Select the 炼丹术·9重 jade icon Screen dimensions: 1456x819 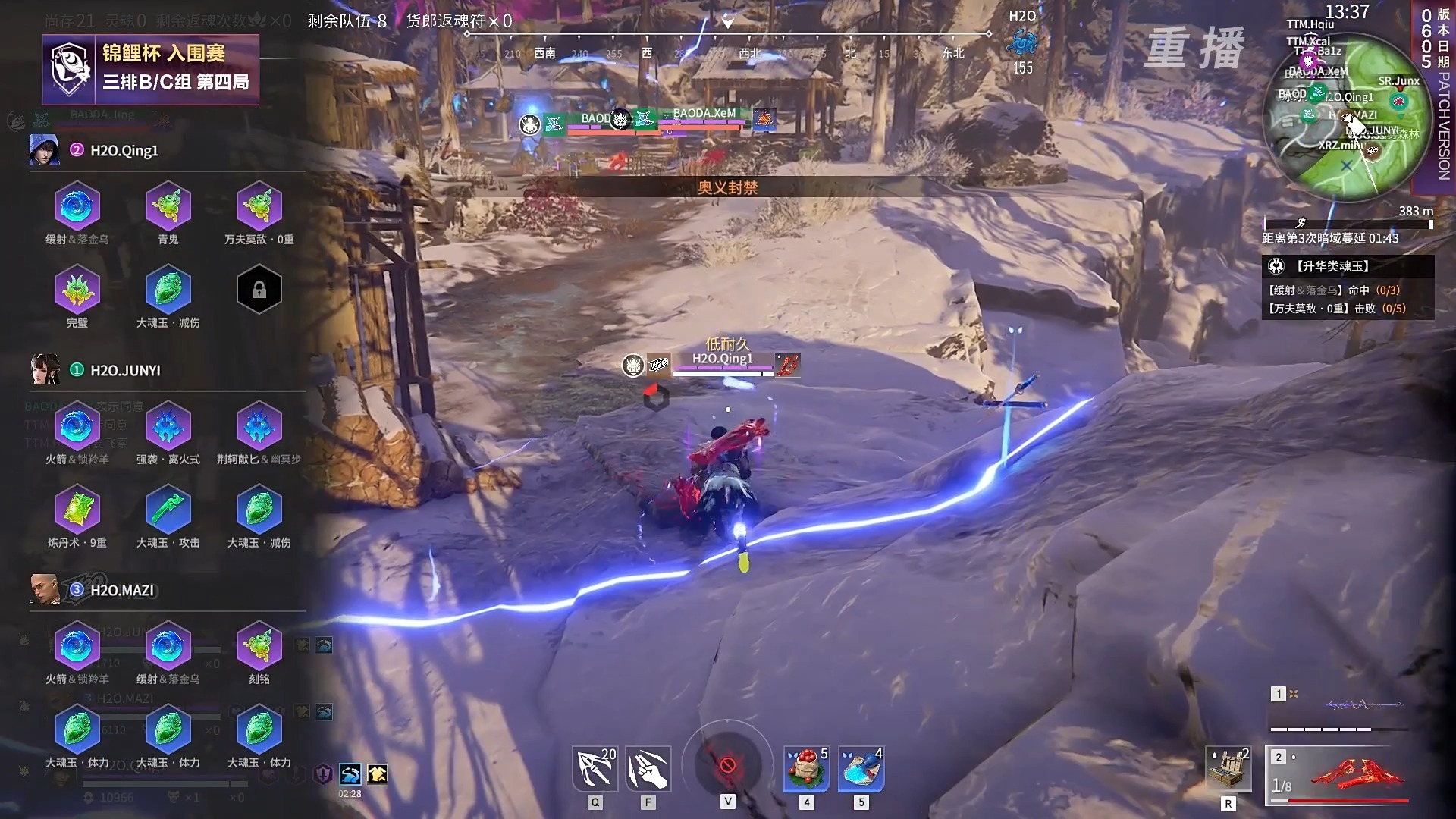click(77, 510)
